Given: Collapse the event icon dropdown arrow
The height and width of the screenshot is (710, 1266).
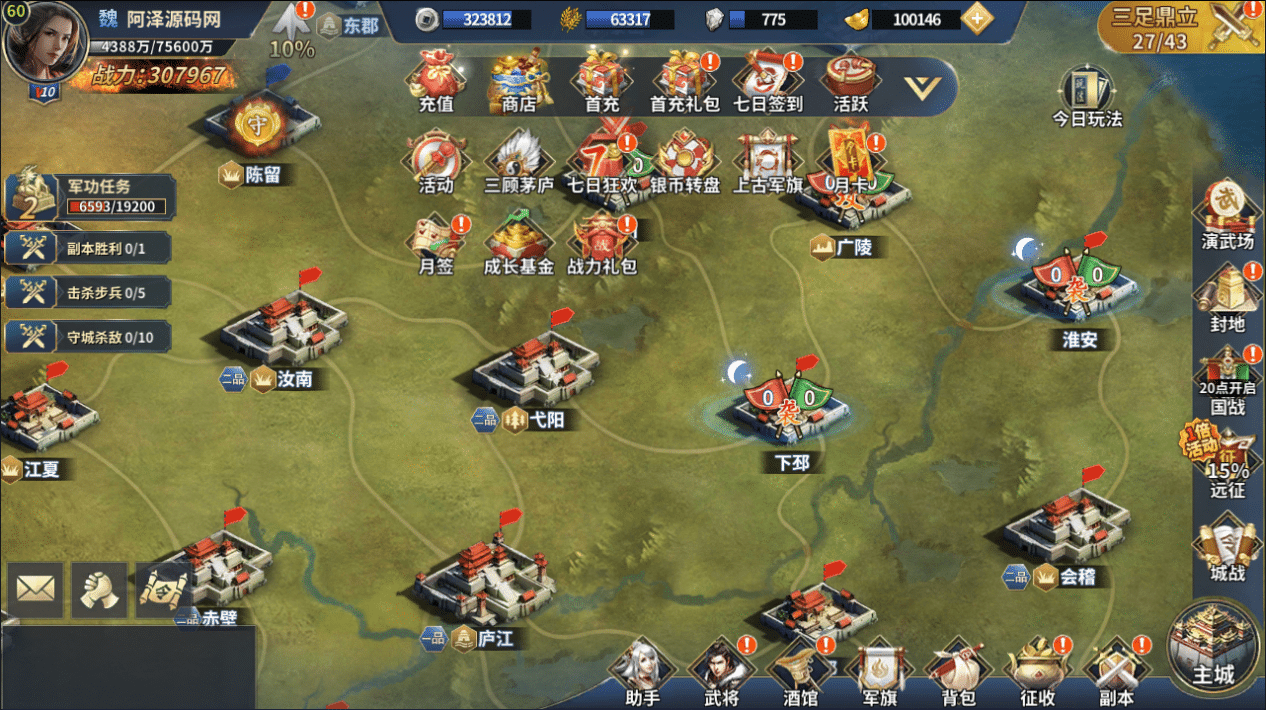Looking at the screenshot, I should pyautogui.click(x=921, y=87).
